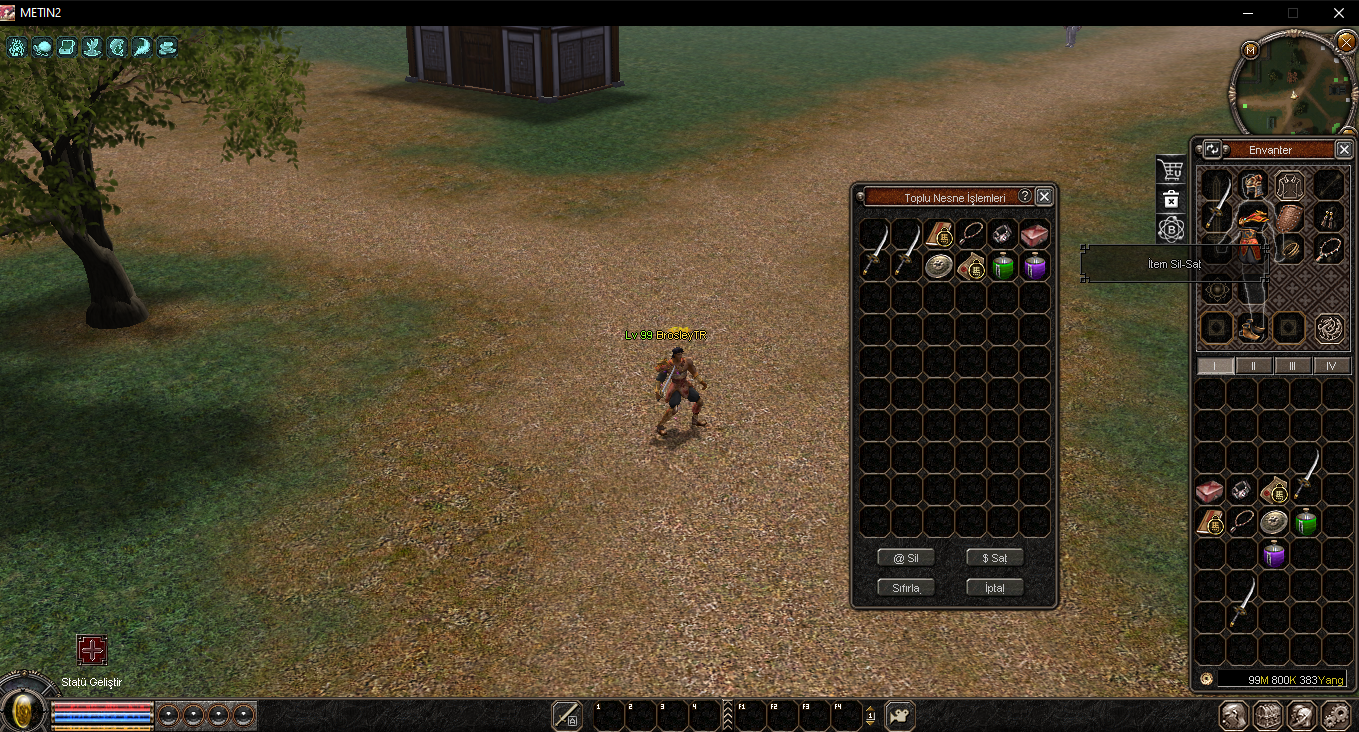Image resolution: width=1359 pixels, height=732 pixels.
Task: Close the Toplu Nesne İşlemleri window
Action: click(x=1044, y=197)
